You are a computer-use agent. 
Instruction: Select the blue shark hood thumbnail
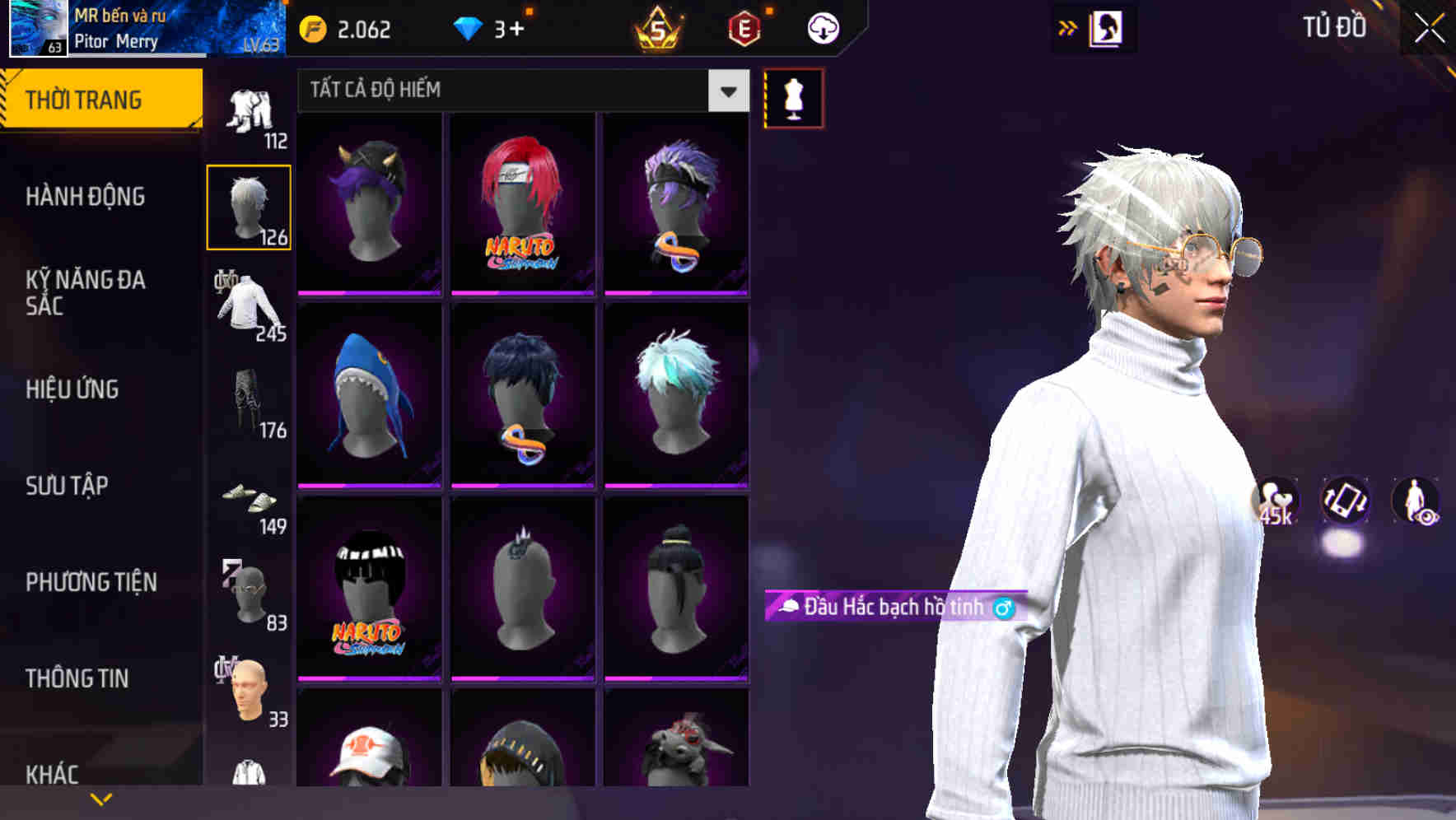click(368, 395)
